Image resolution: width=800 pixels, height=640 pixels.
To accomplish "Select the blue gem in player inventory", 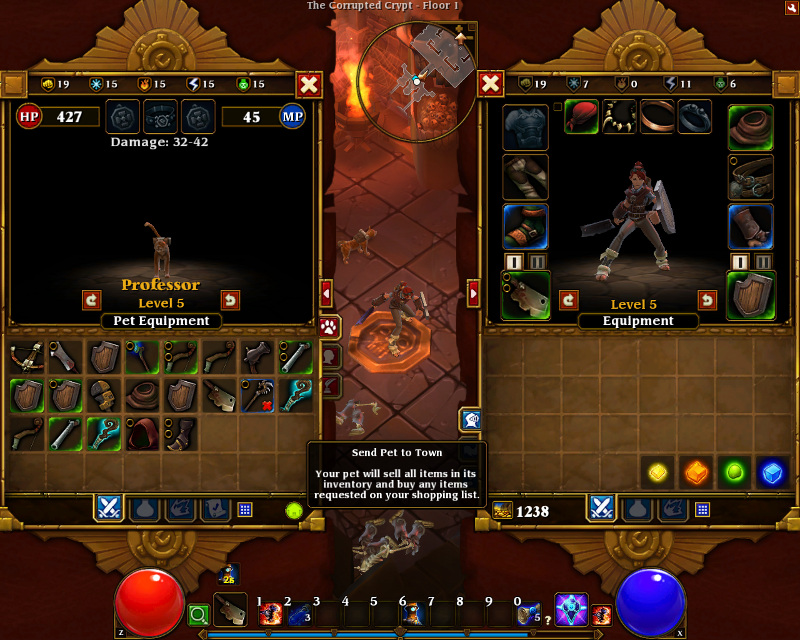I will (770, 472).
